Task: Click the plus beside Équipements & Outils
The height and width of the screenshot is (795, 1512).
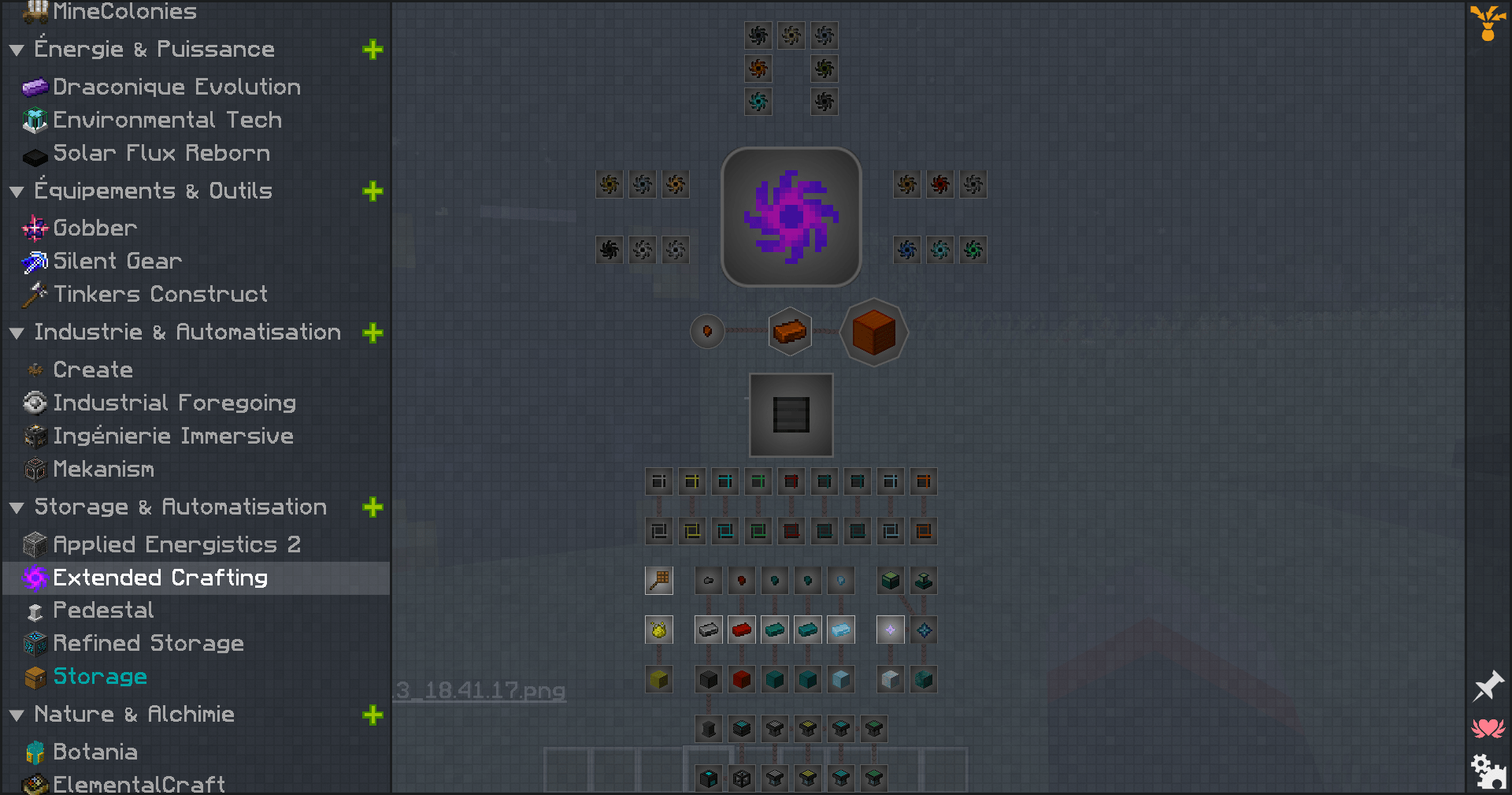Action: tap(373, 191)
